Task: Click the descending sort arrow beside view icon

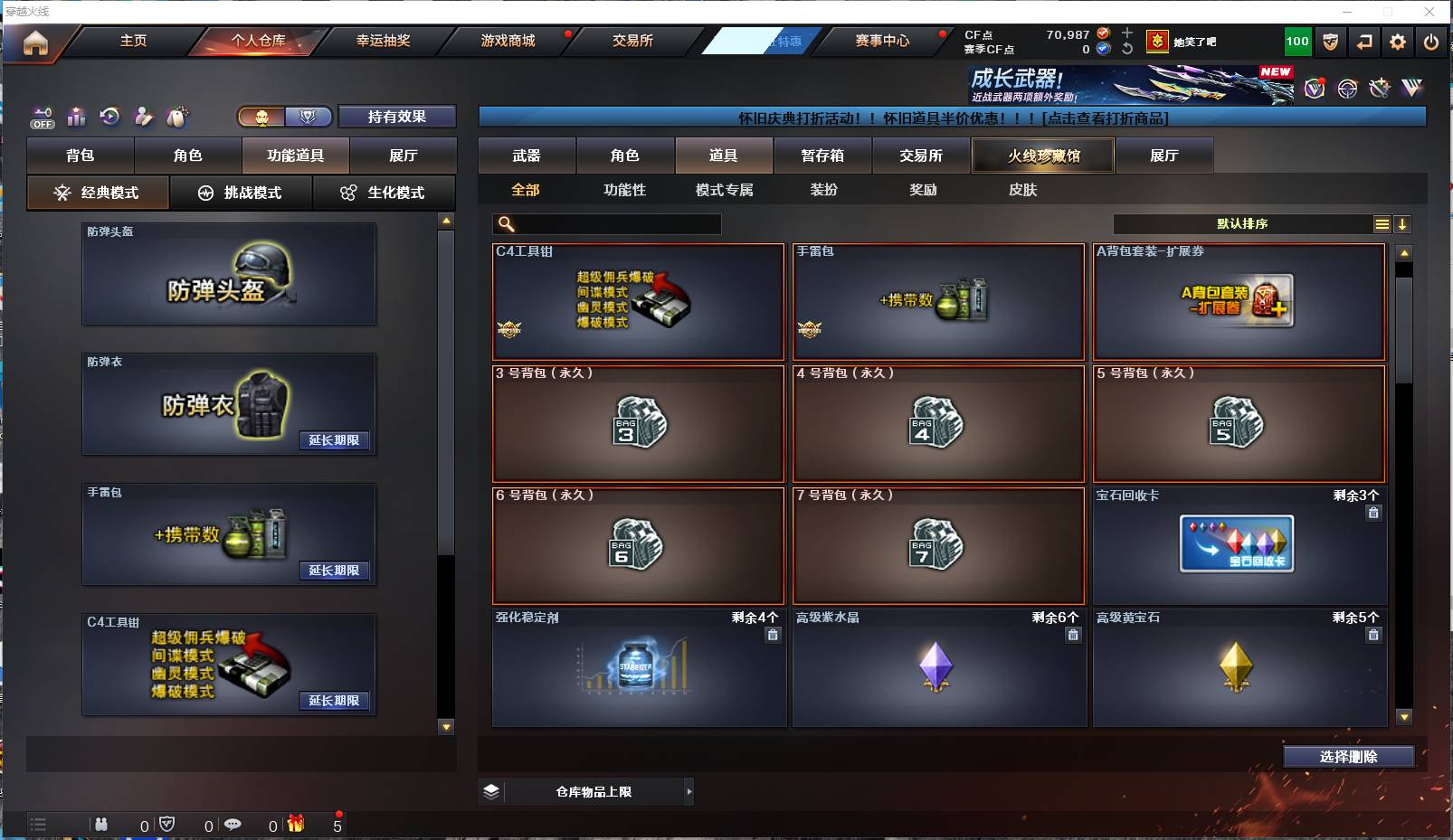Action: click(x=1403, y=223)
